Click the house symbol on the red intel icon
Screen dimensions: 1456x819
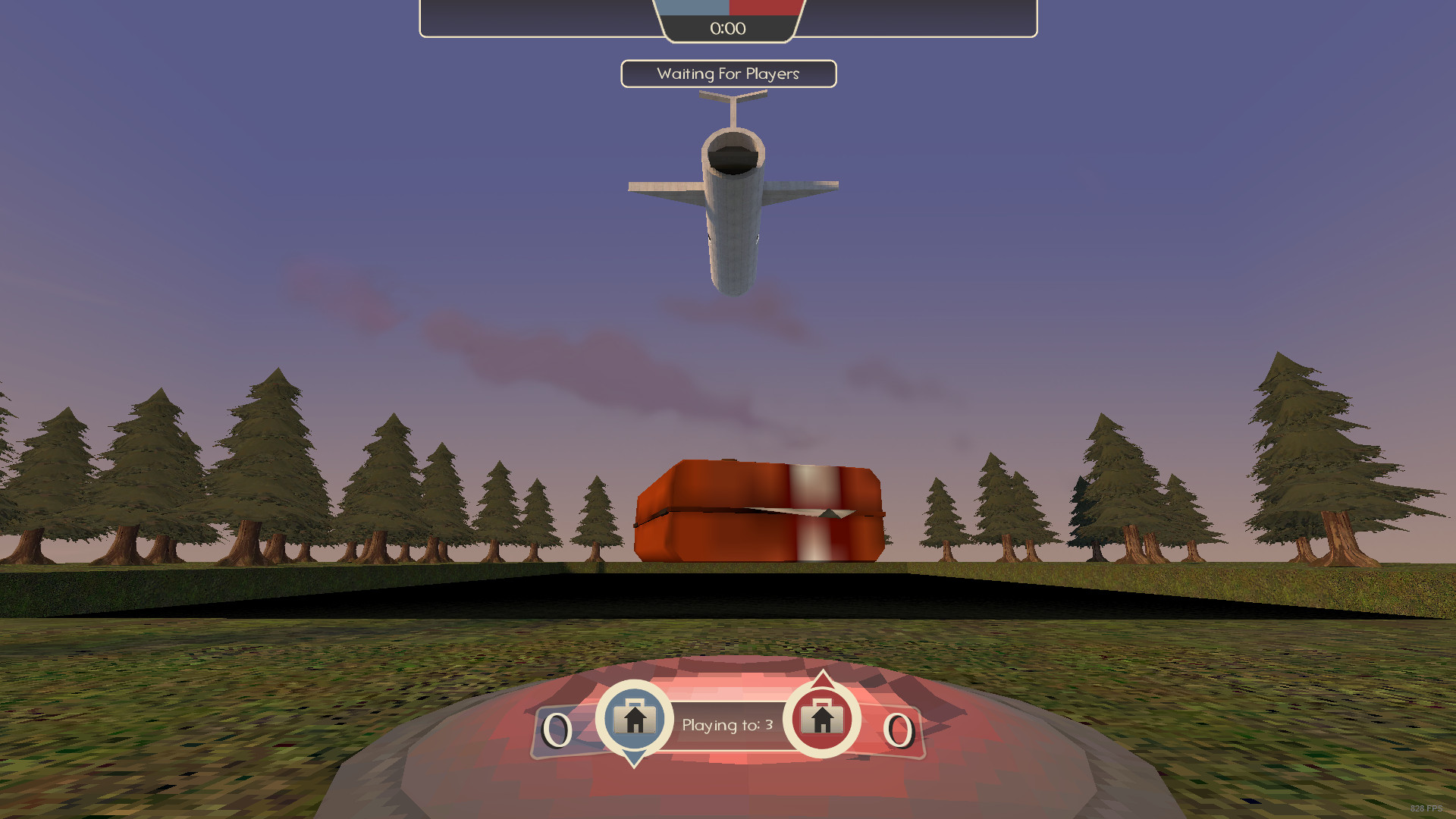[824, 719]
